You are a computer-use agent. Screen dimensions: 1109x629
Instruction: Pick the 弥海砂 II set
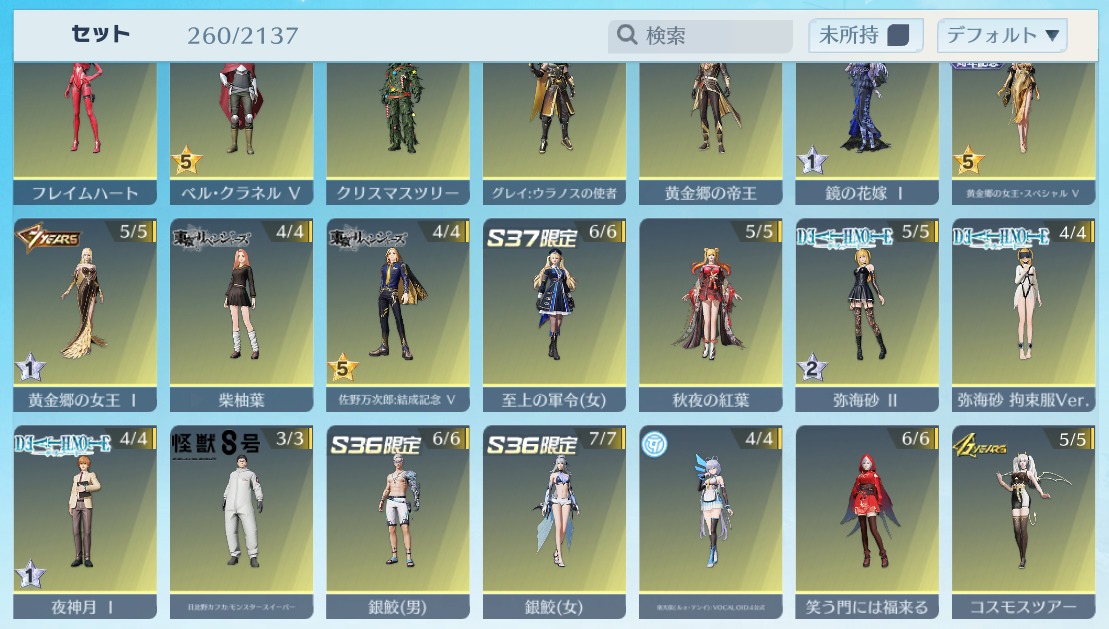coord(867,315)
